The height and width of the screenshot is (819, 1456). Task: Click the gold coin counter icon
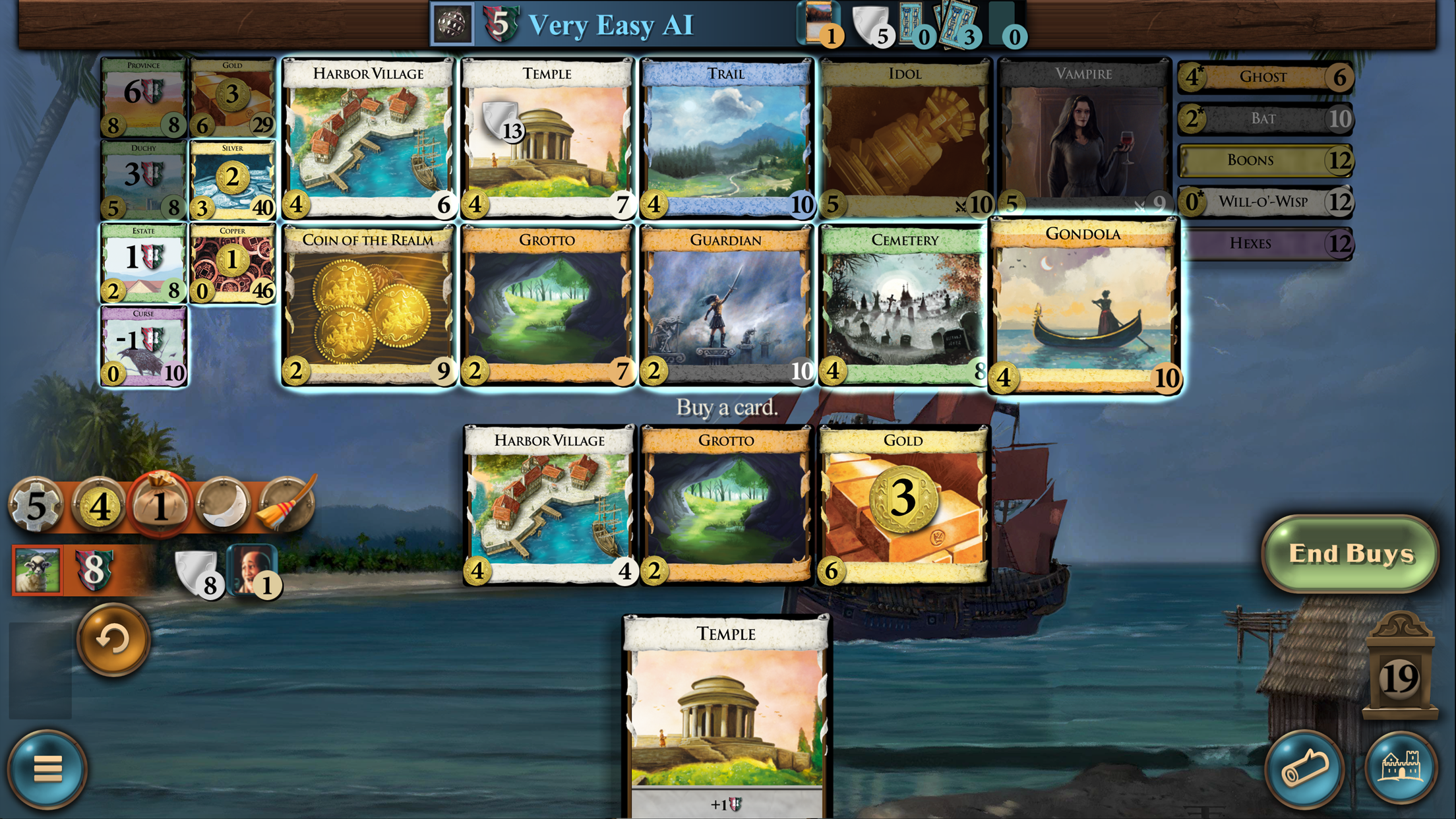[x=99, y=505]
